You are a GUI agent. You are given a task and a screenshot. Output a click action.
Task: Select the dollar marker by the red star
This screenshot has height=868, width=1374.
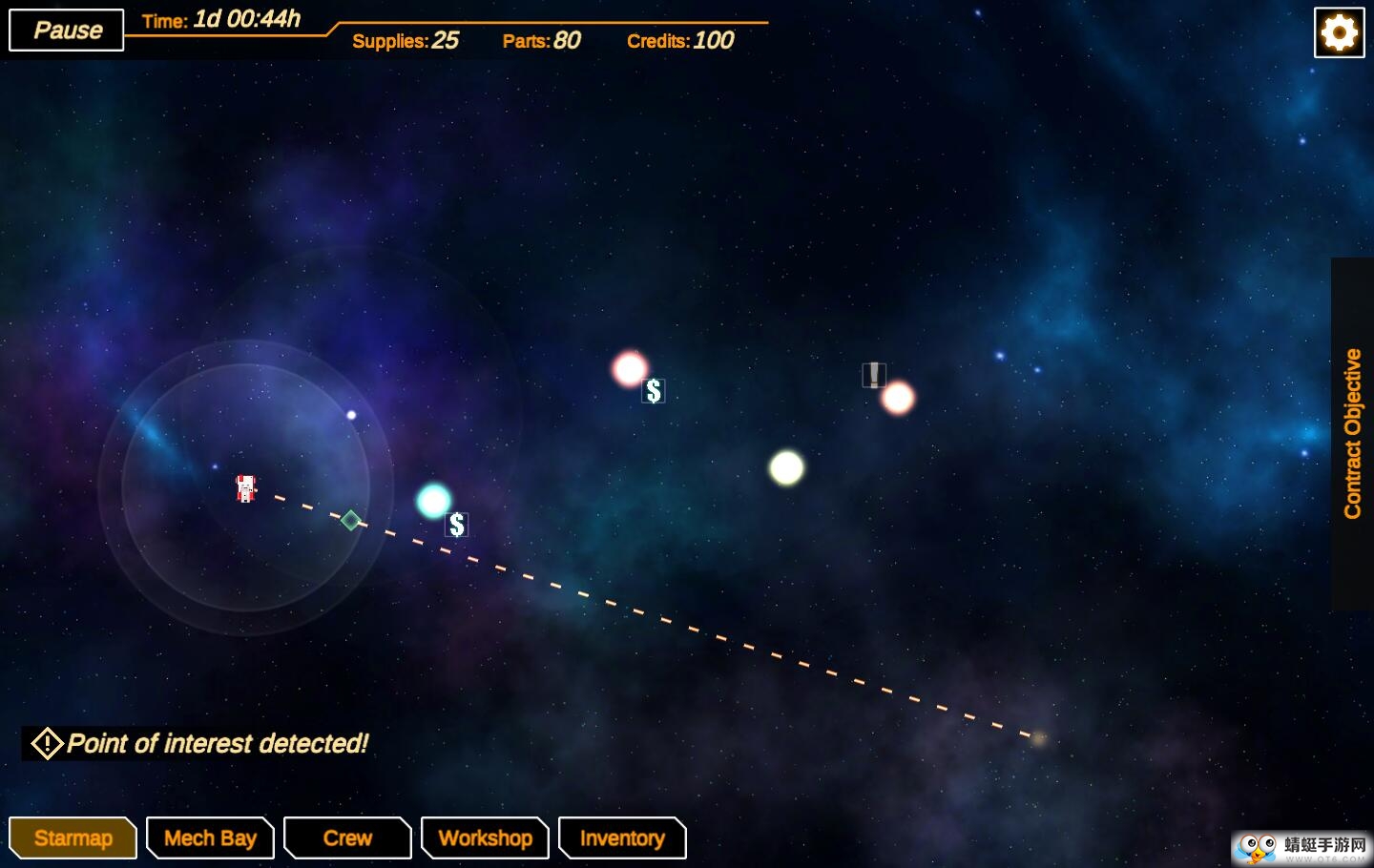point(654,391)
